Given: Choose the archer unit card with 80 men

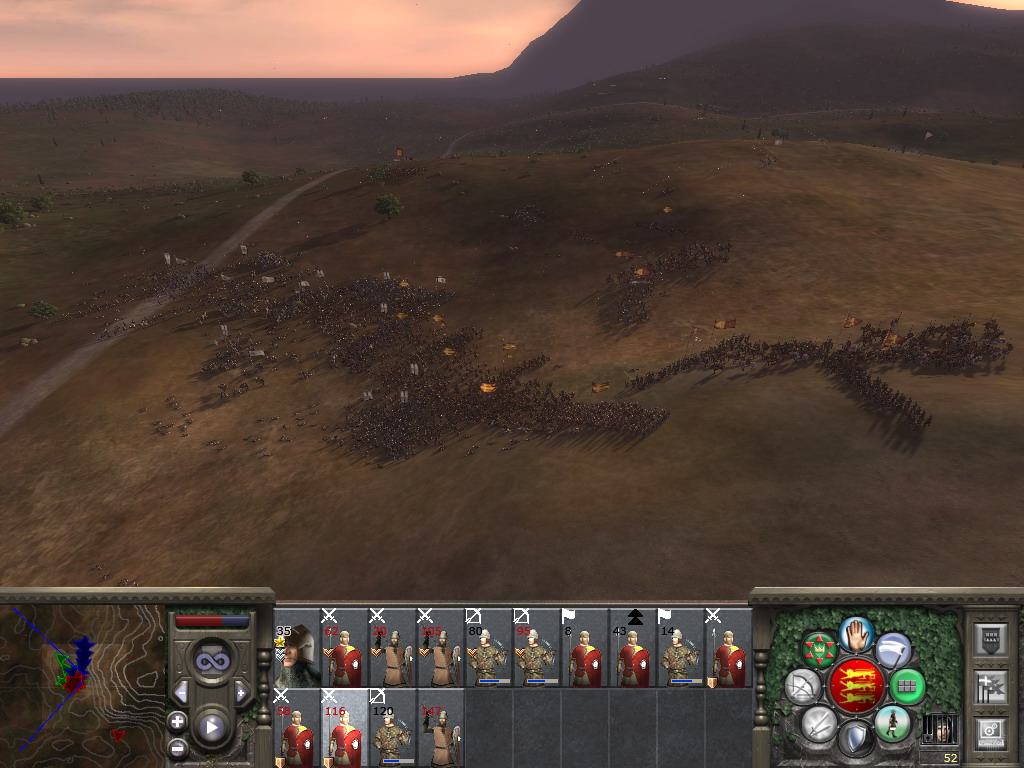Looking at the screenshot, I should [x=489, y=648].
